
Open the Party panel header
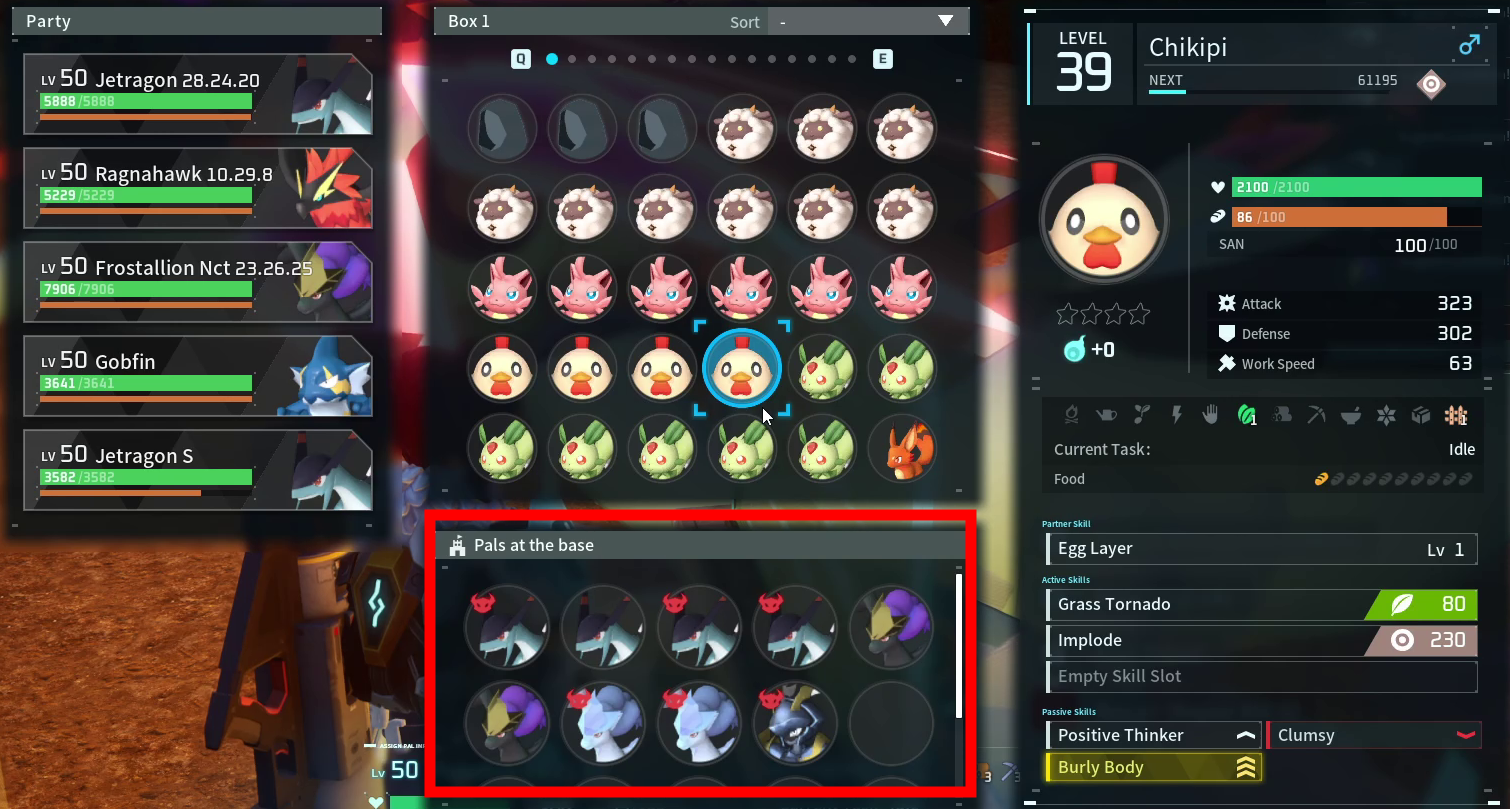196,20
